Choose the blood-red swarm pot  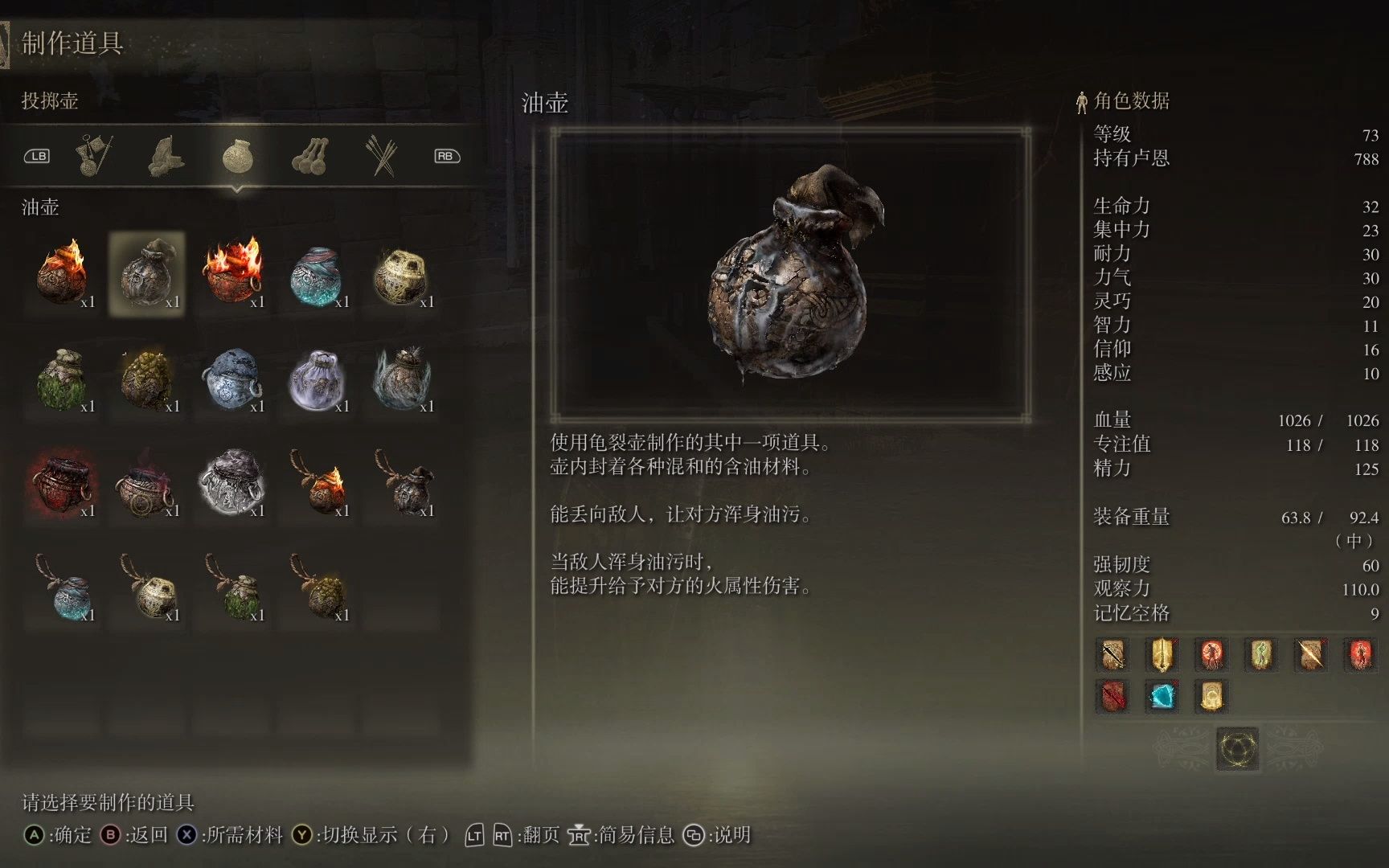63,483
